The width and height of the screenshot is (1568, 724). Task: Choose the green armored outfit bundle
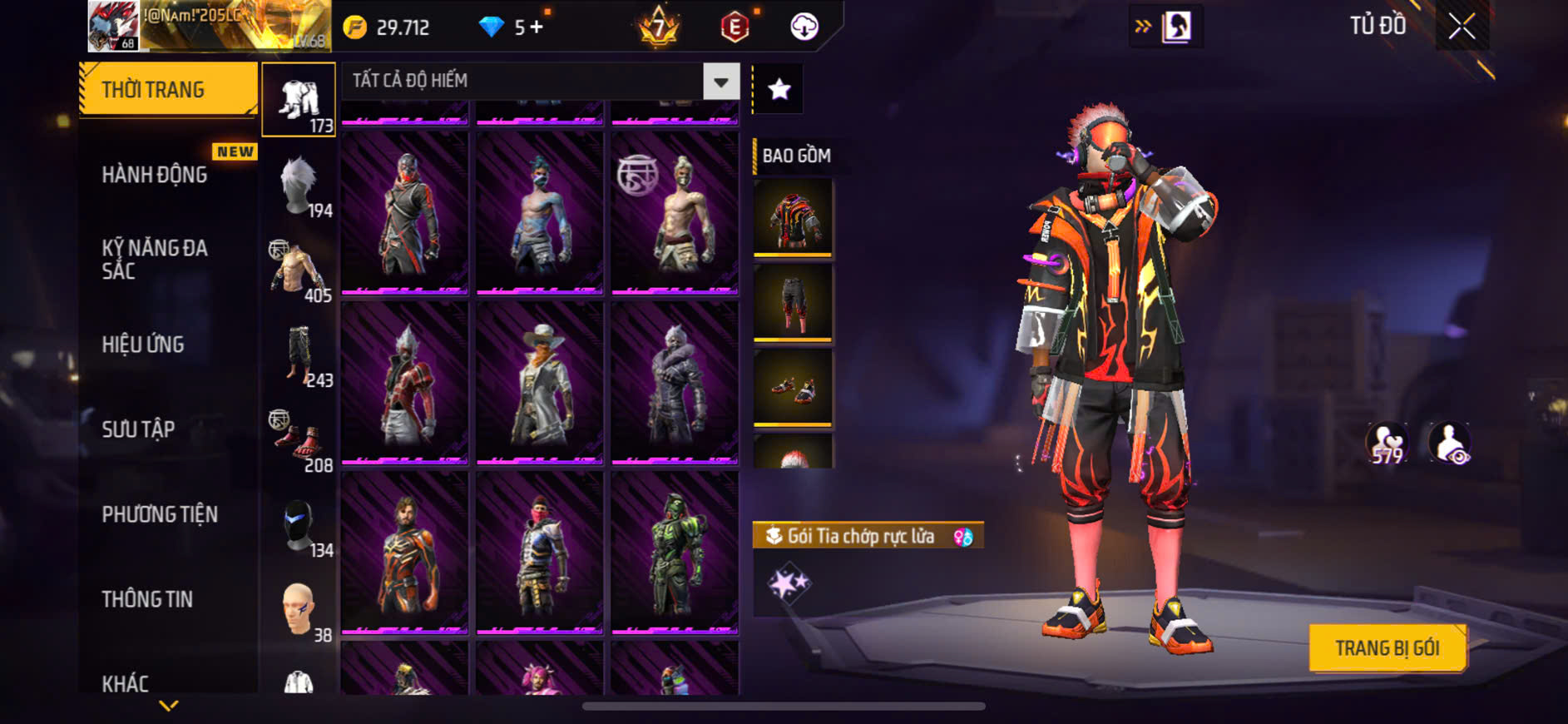click(675, 553)
